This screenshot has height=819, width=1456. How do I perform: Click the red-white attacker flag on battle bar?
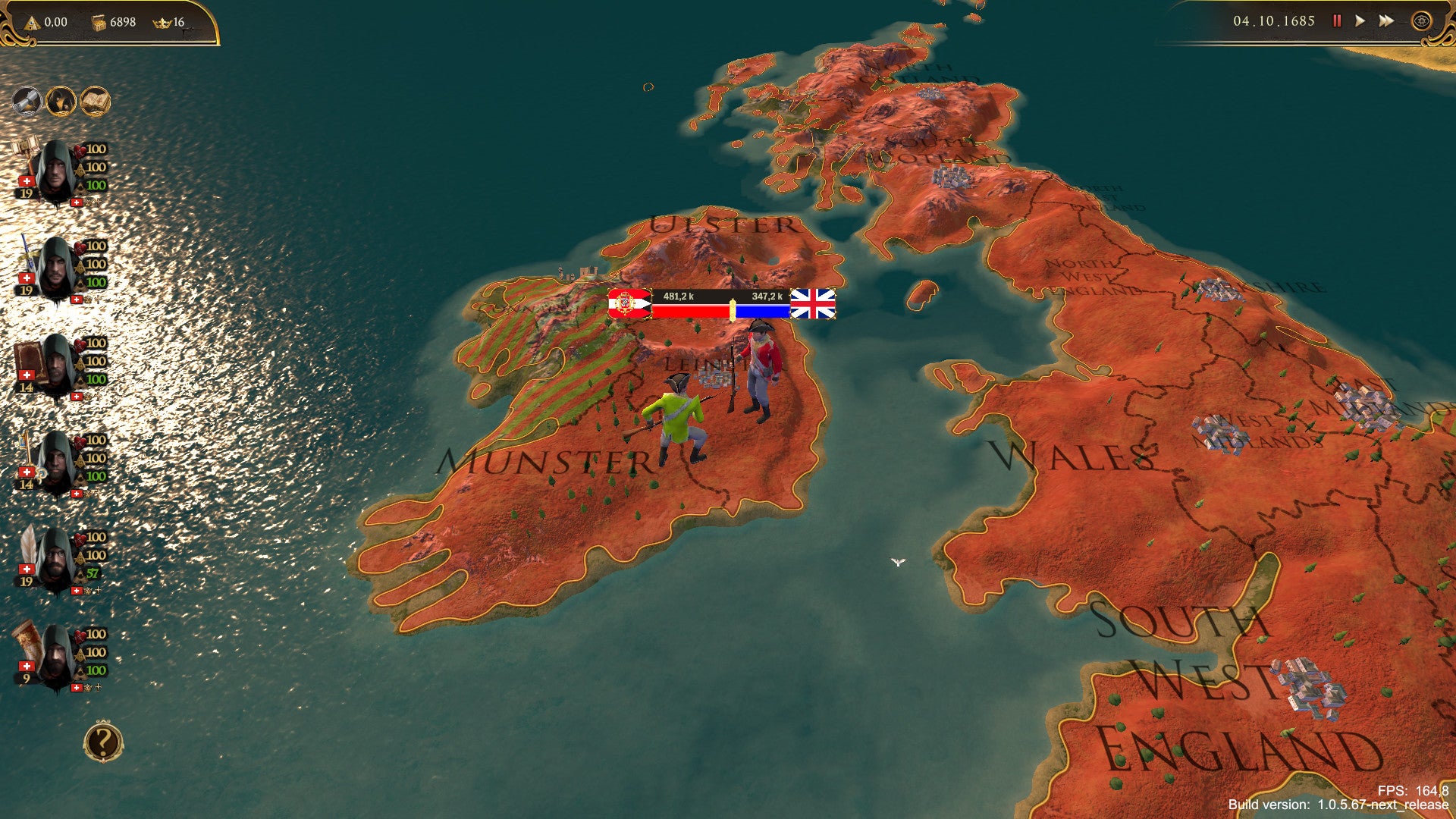click(629, 304)
